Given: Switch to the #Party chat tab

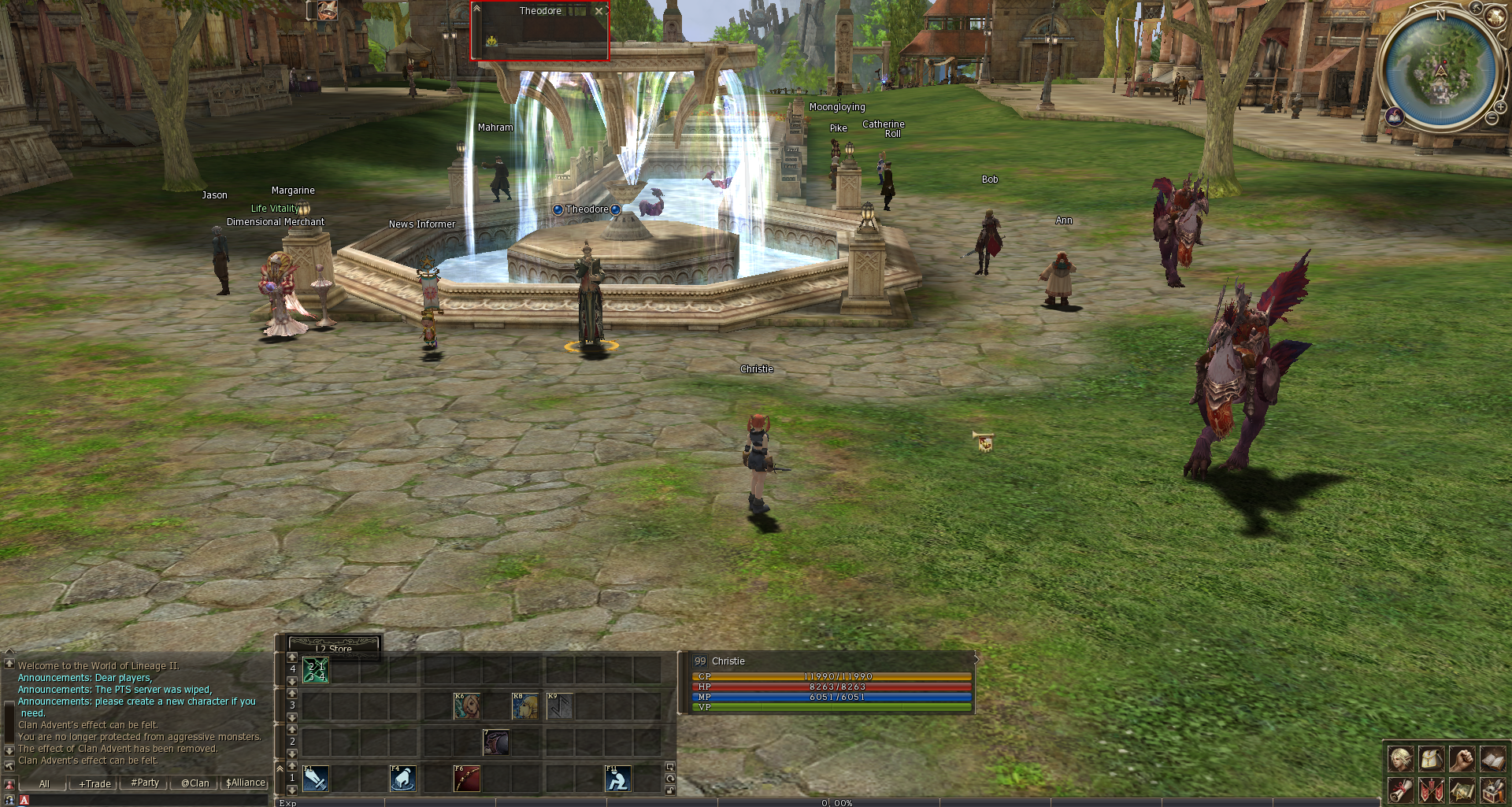Looking at the screenshot, I should (145, 783).
